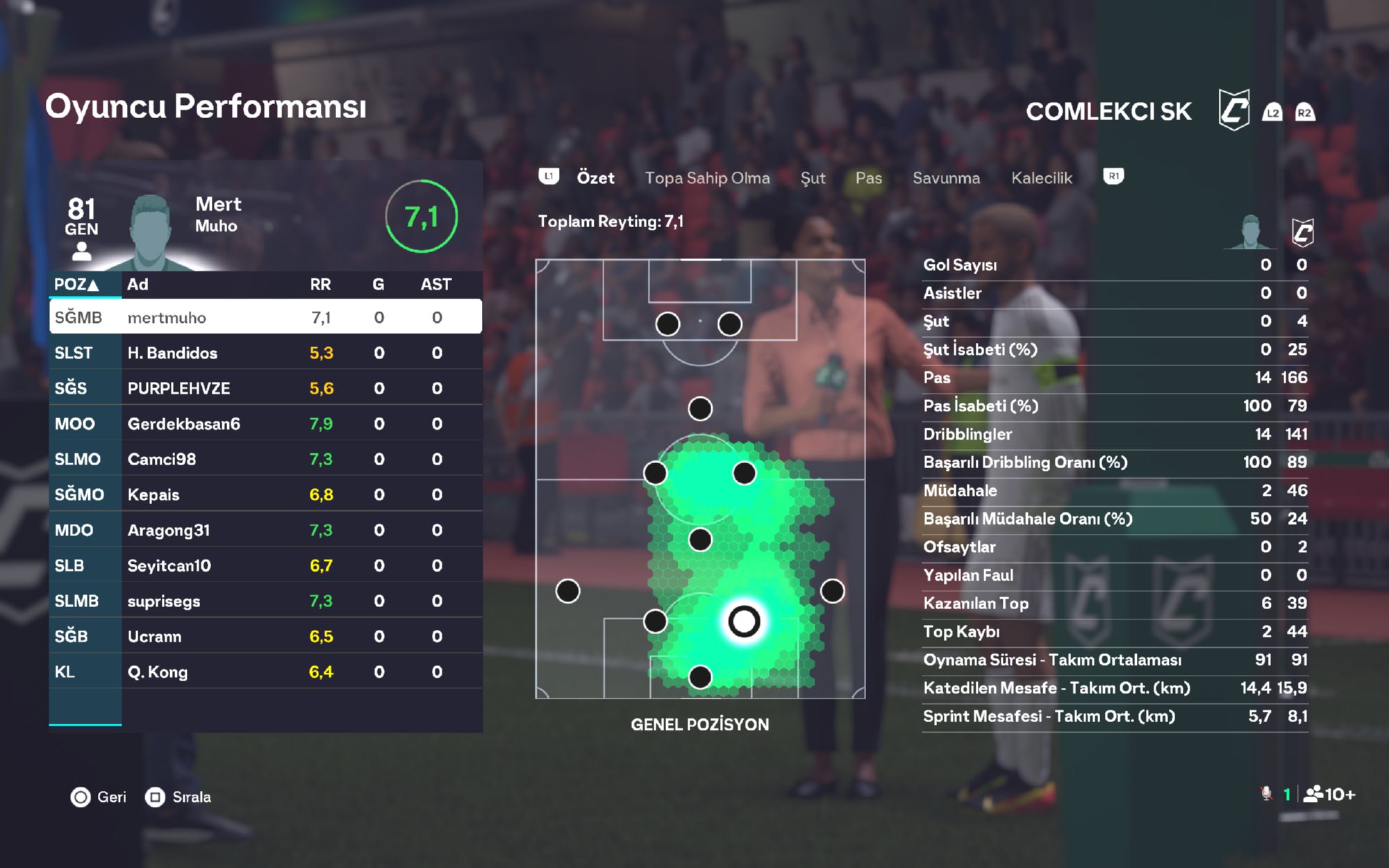Switch to the Kalecilik tab
The image size is (1389, 868).
pos(1041,178)
